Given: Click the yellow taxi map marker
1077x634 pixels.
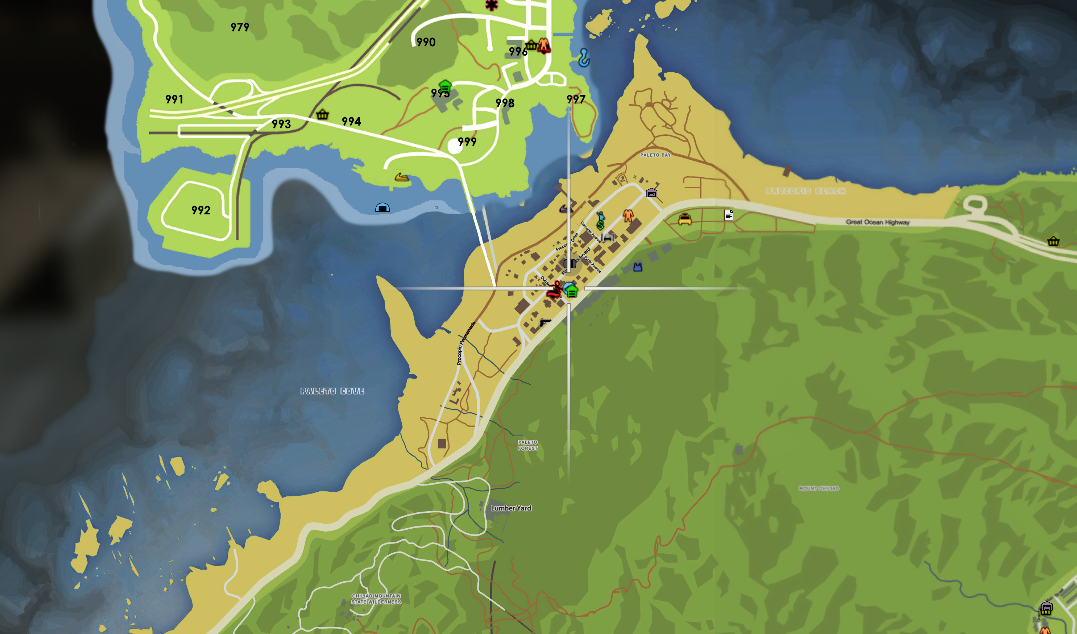Looking at the screenshot, I should coord(685,218).
